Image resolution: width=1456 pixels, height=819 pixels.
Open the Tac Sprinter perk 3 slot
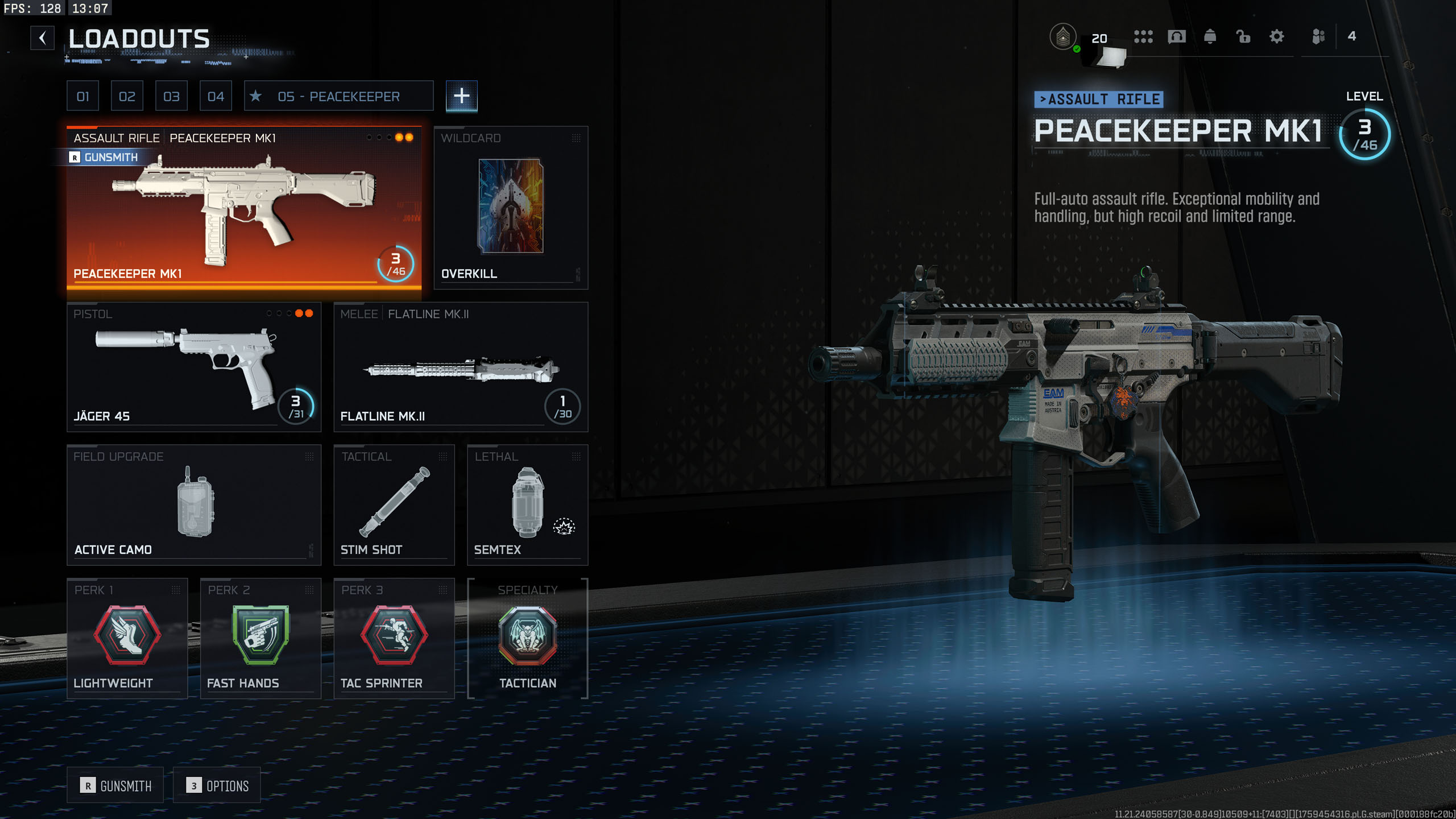pyautogui.click(x=394, y=638)
